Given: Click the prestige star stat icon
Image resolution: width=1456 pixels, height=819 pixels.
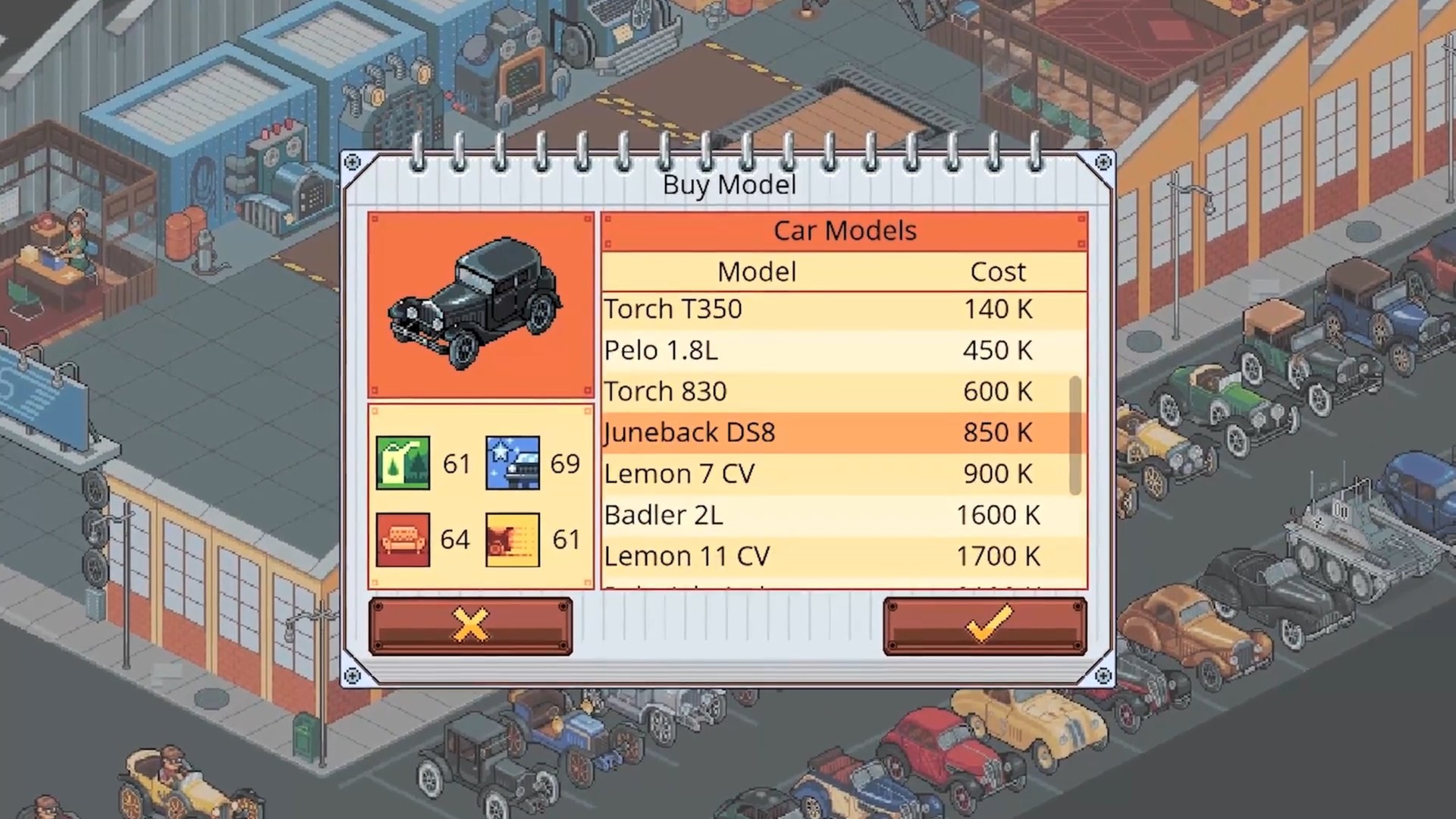Looking at the screenshot, I should pyautogui.click(x=512, y=463).
